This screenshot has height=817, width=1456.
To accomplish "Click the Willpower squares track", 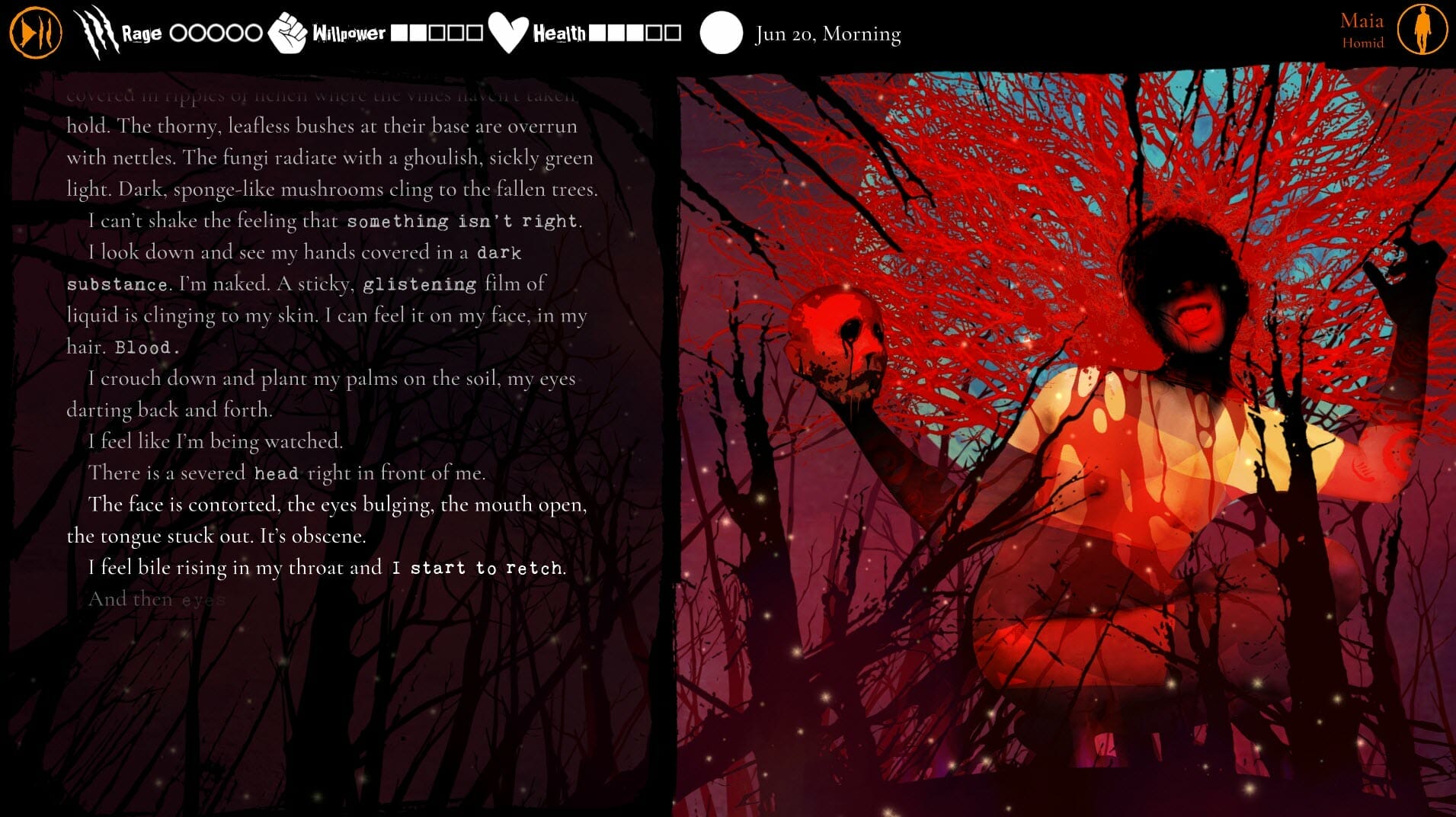I will (x=436, y=33).
